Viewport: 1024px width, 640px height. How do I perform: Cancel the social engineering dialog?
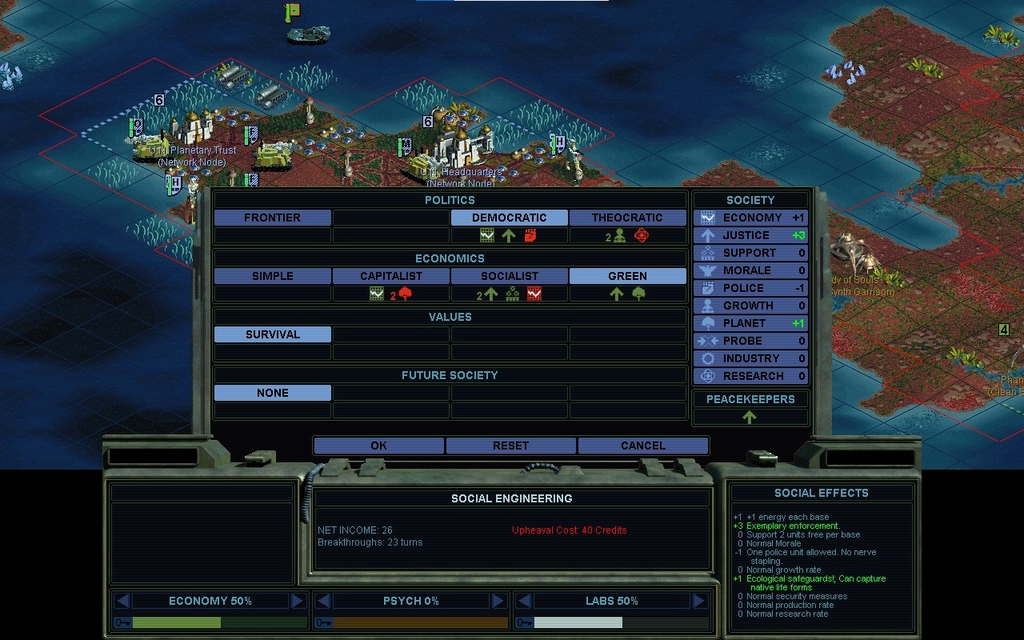click(x=642, y=446)
